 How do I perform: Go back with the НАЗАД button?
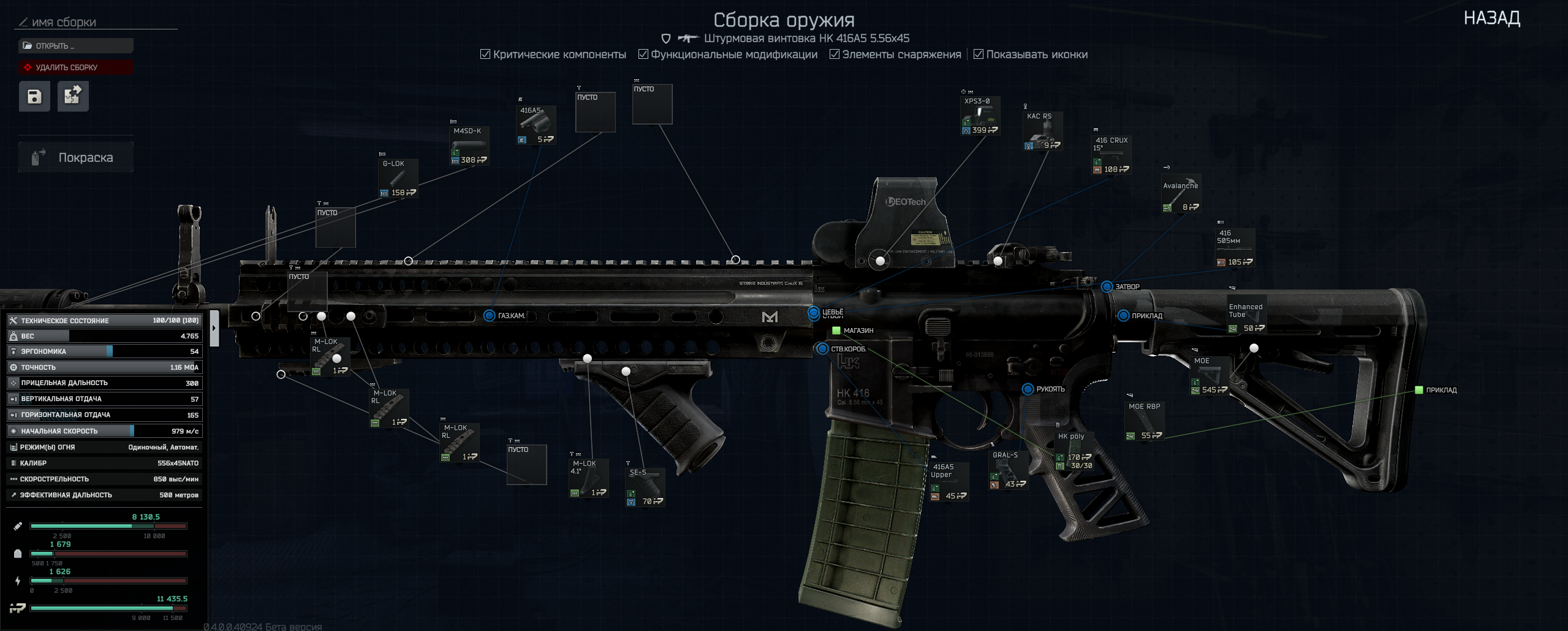(1491, 18)
